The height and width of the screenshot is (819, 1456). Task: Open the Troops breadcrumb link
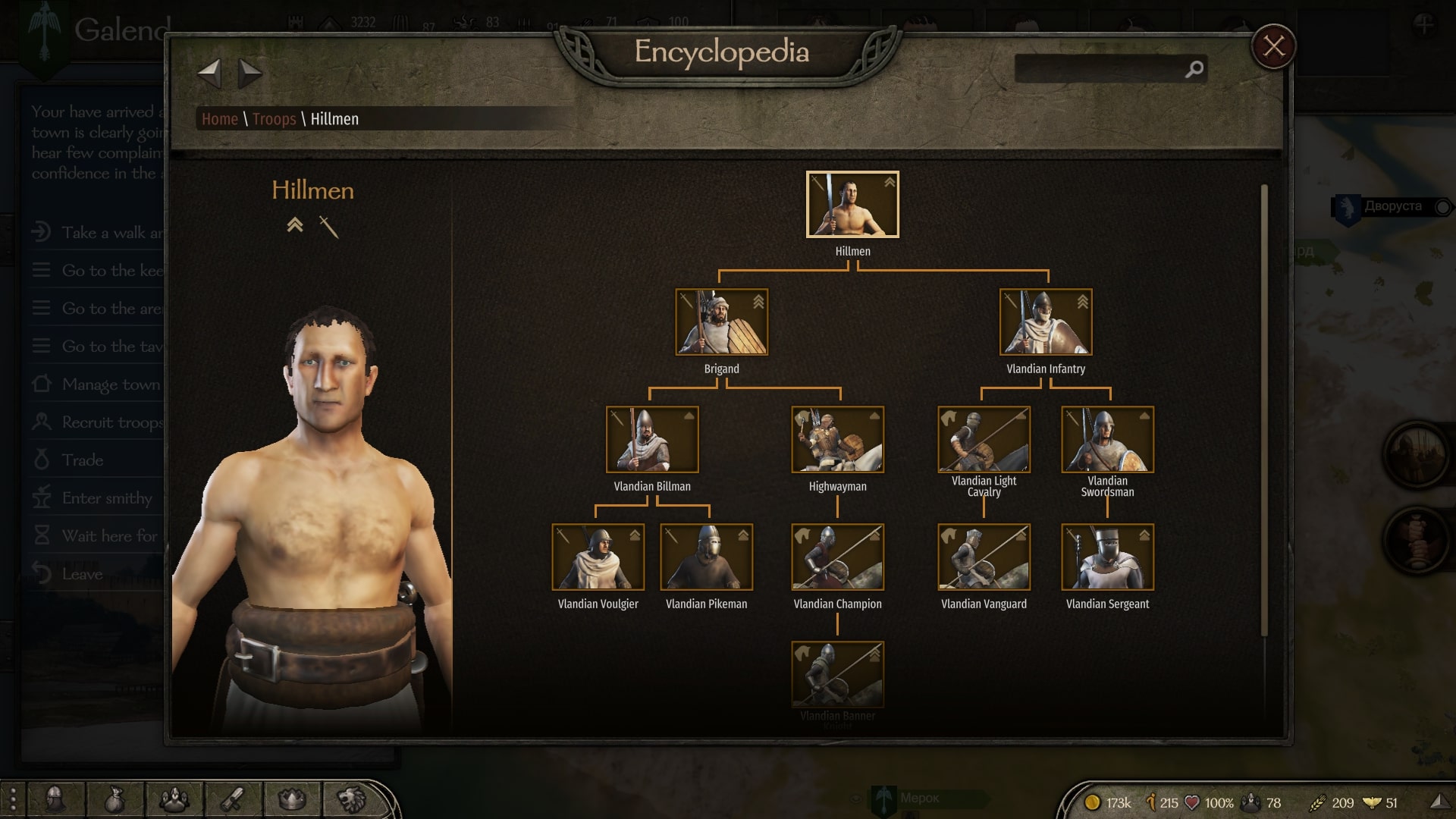click(x=274, y=119)
